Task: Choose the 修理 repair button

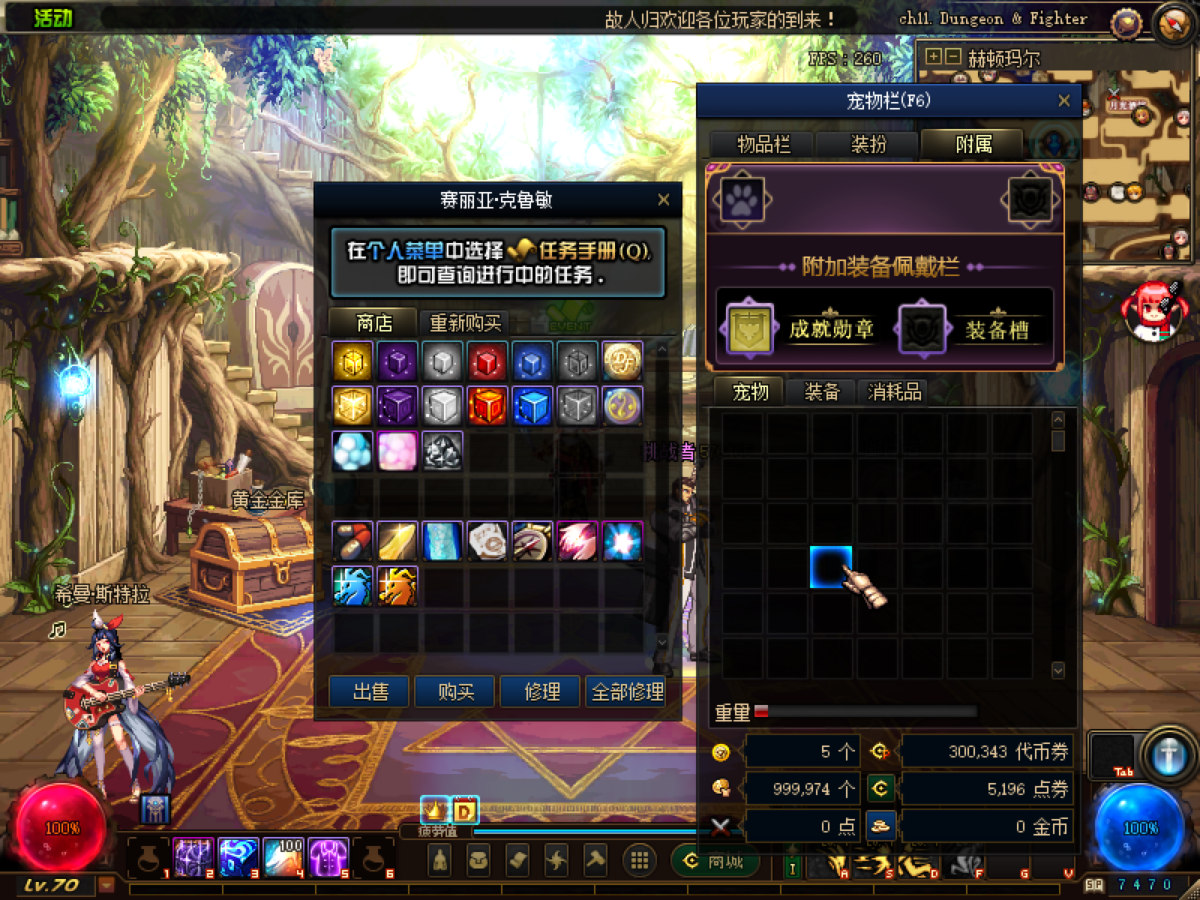Action: point(541,691)
